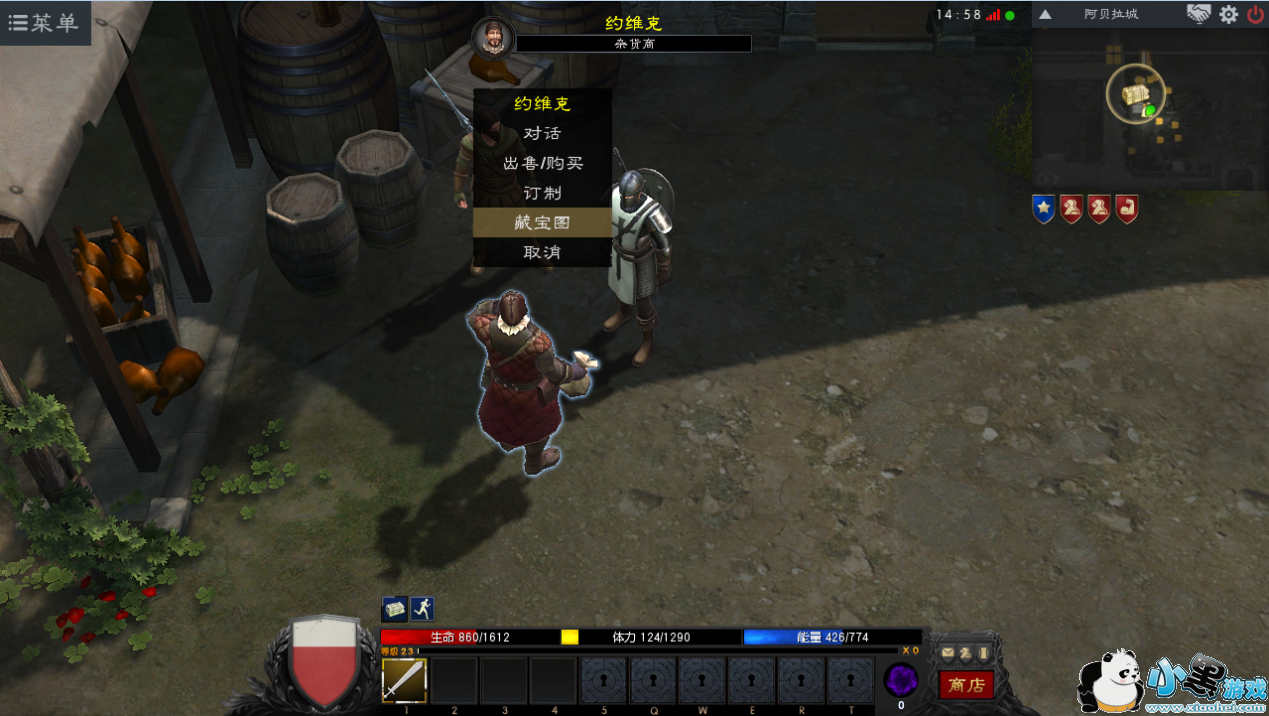Select the highlighted 藏宝图 option
Screen dimensions: 1269x716
click(x=542, y=222)
